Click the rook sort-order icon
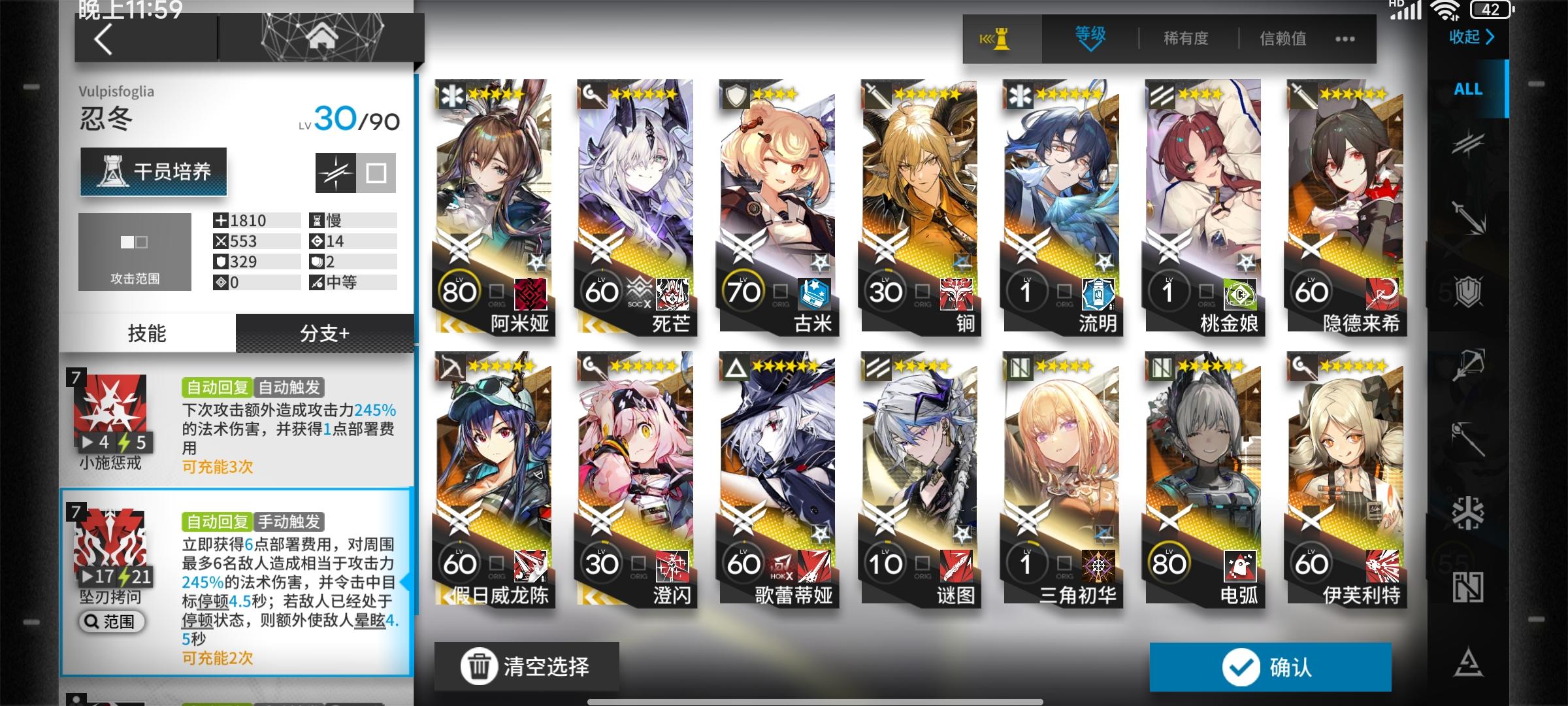Screen dimensions: 1568x706 (1001, 38)
